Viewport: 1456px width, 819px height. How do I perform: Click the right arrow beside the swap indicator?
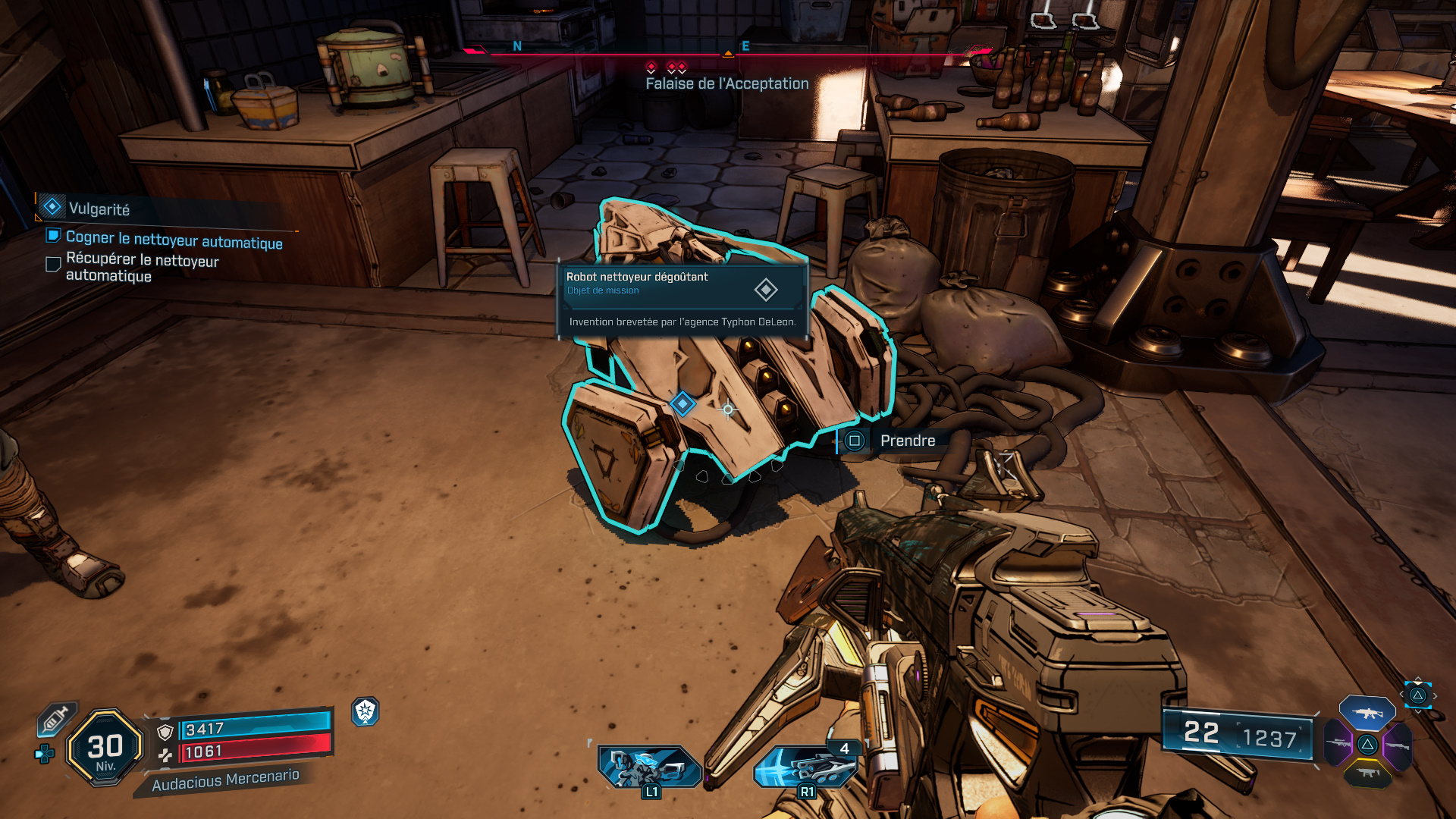tap(1436, 695)
